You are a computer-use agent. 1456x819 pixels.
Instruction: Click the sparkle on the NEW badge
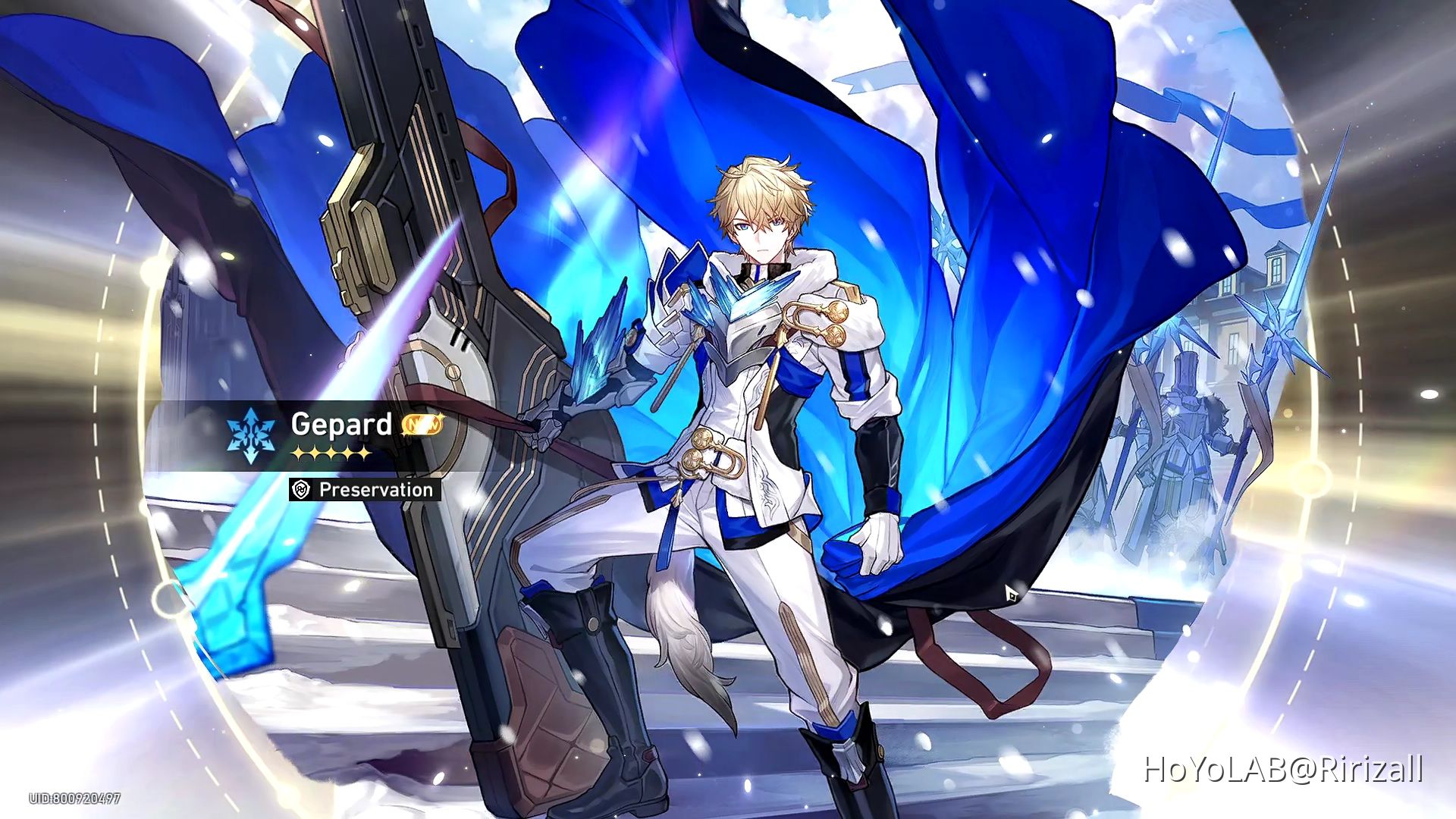(x=443, y=416)
